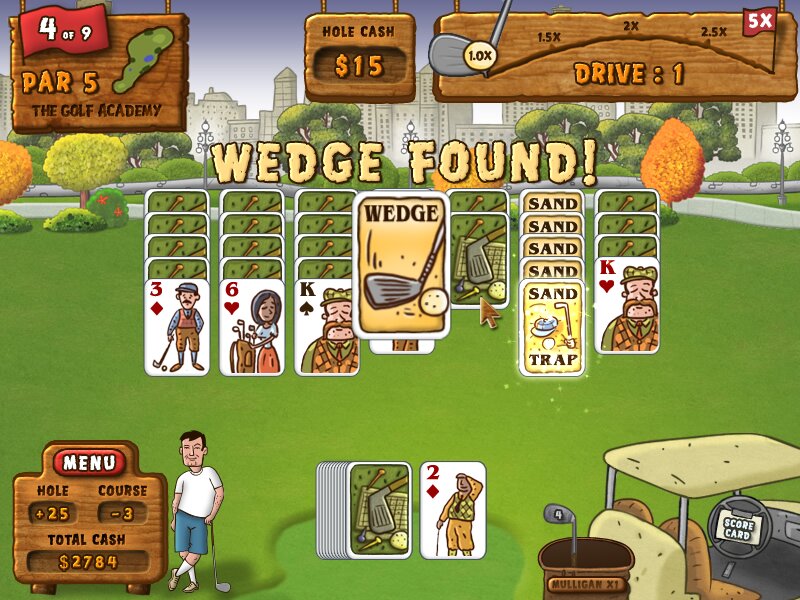Open the Score Card on the cart
This screenshot has height=600, width=800.
(739, 525)
